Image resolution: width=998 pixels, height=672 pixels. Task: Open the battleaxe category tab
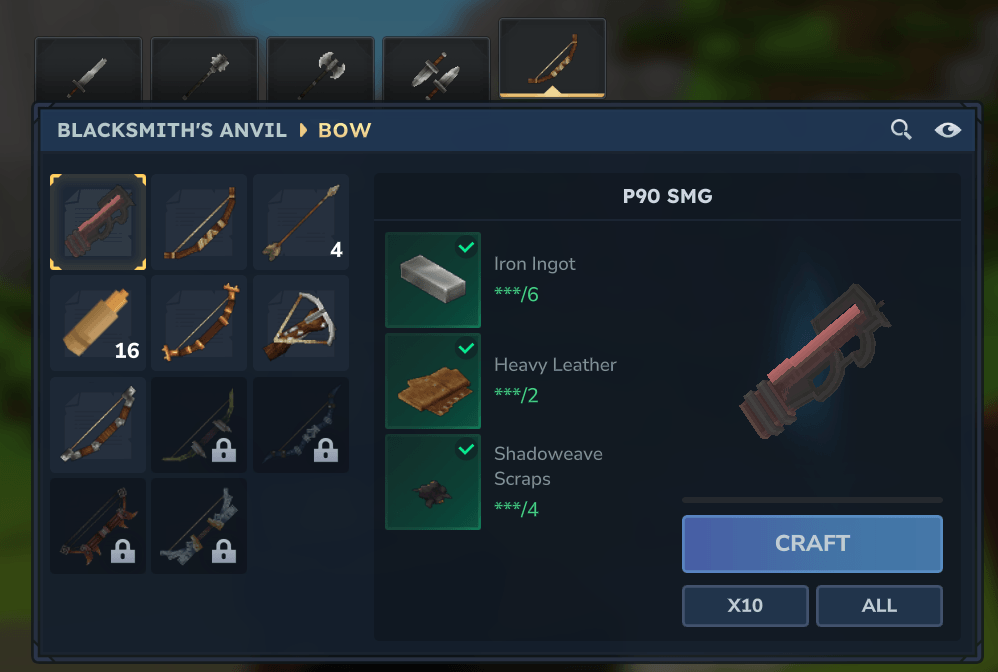pos(320,70)
